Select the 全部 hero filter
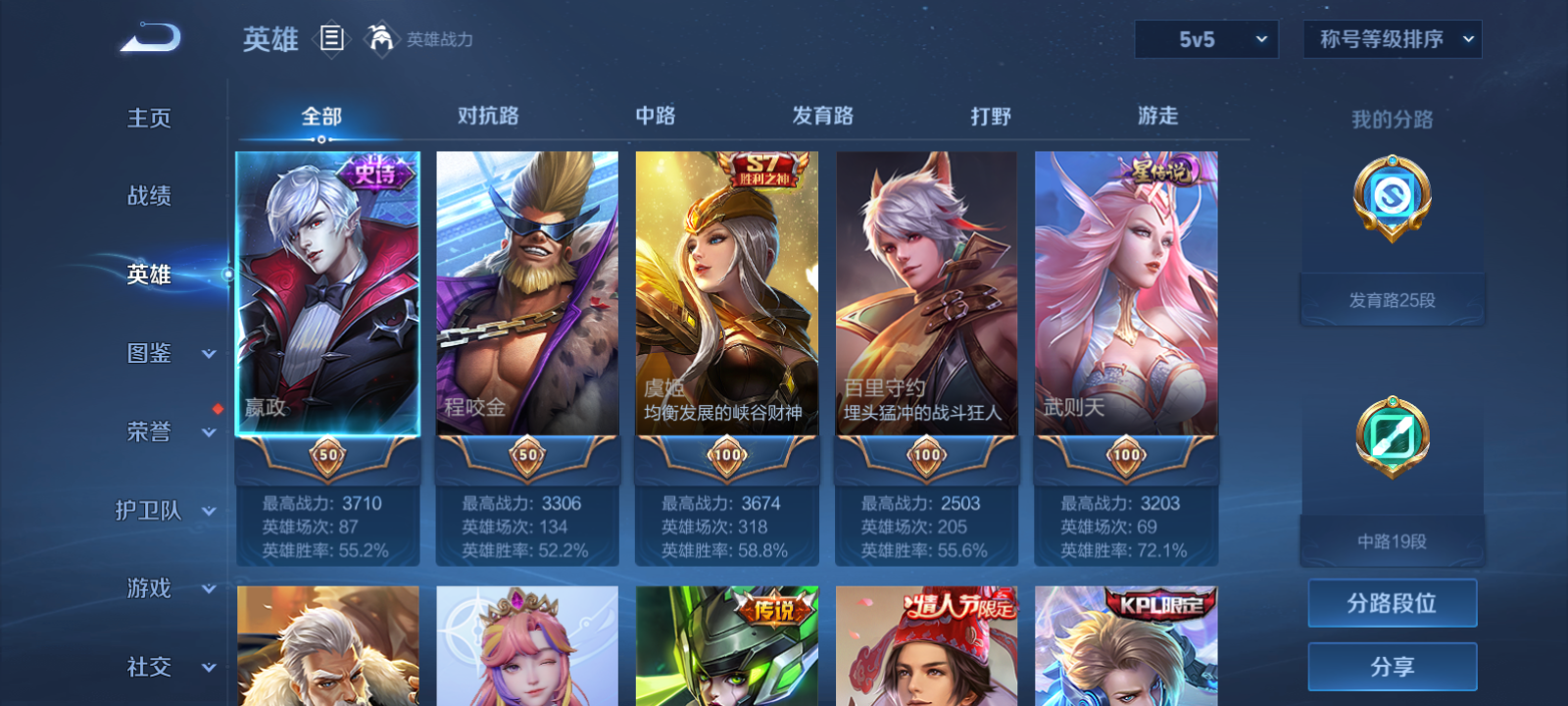This screenshot has width=1568, height=706. point(320,116)
